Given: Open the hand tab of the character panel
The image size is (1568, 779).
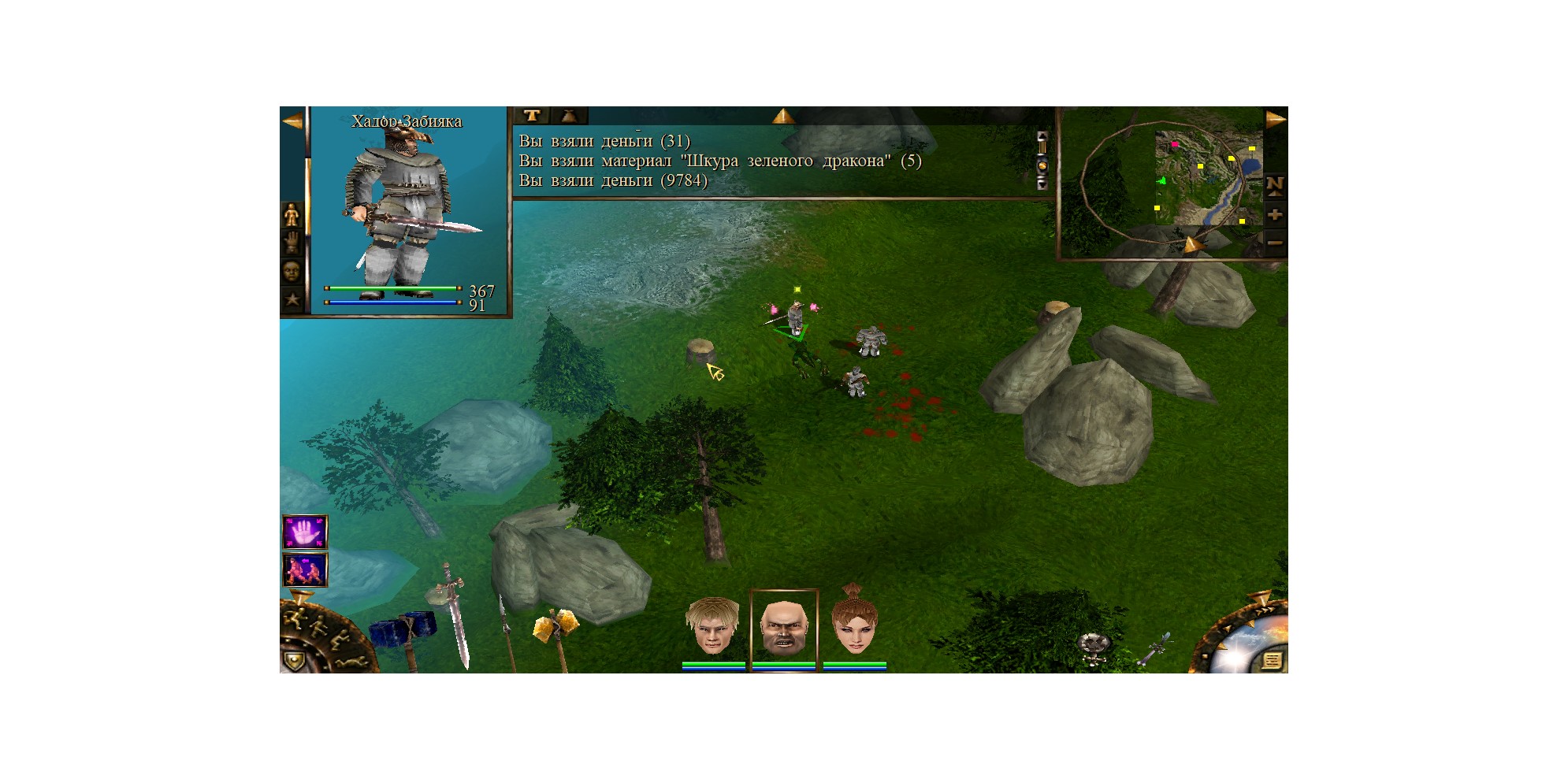Looking at the screenshot, I should 292,243.
